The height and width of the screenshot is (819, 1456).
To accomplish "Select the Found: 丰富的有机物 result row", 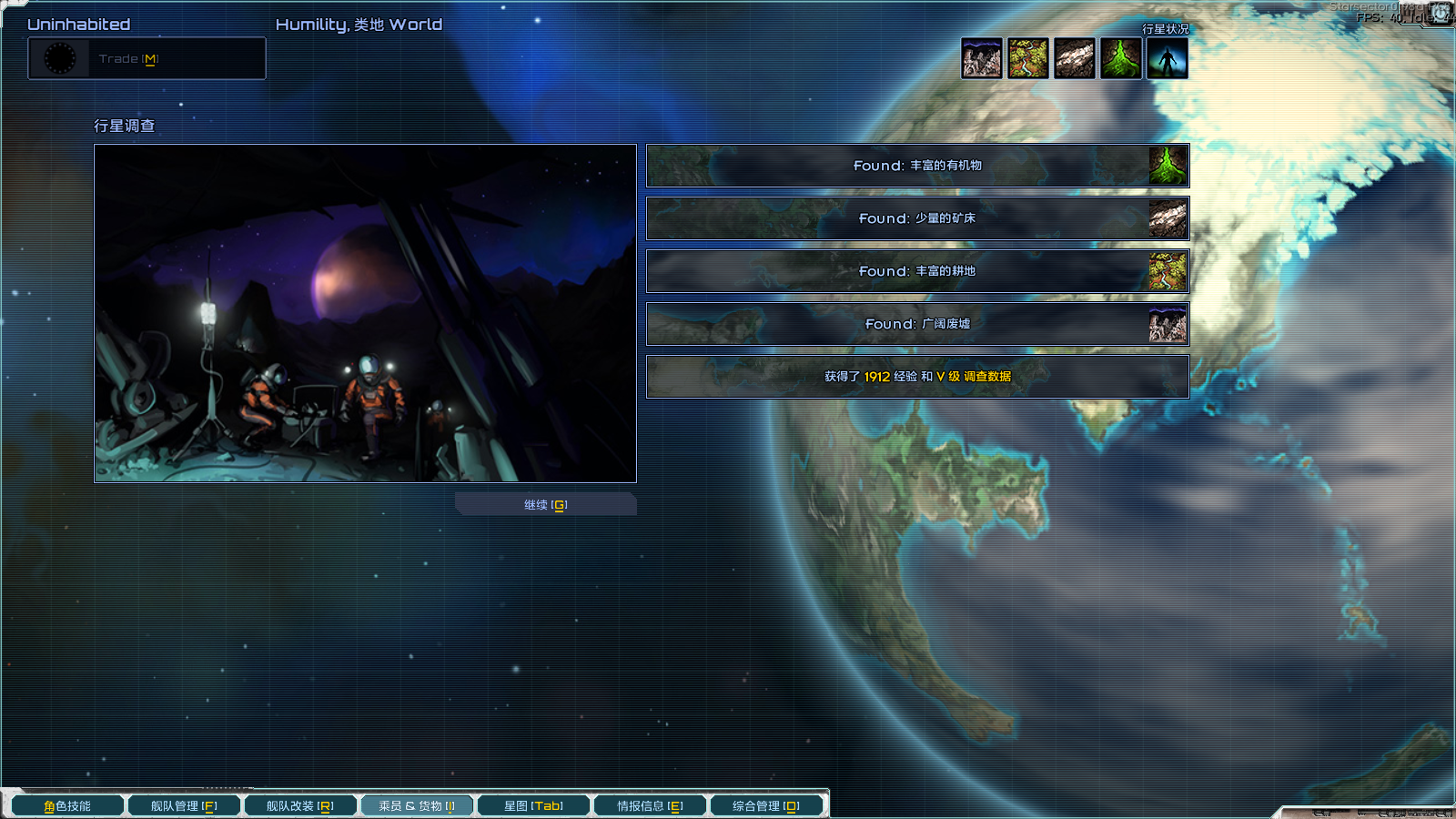I will coord(917,166).
